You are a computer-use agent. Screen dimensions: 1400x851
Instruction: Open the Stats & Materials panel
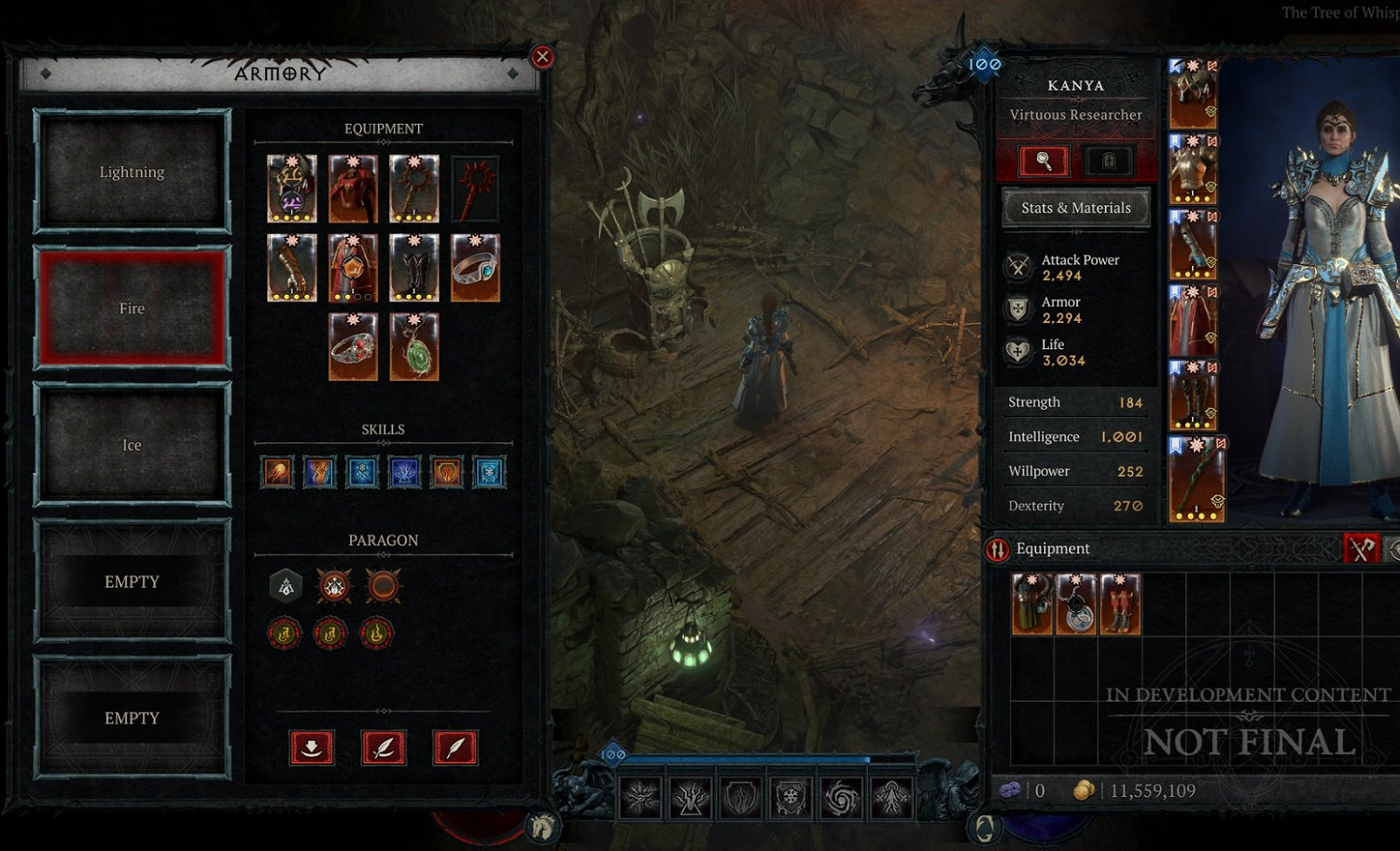click(1076, 208)
